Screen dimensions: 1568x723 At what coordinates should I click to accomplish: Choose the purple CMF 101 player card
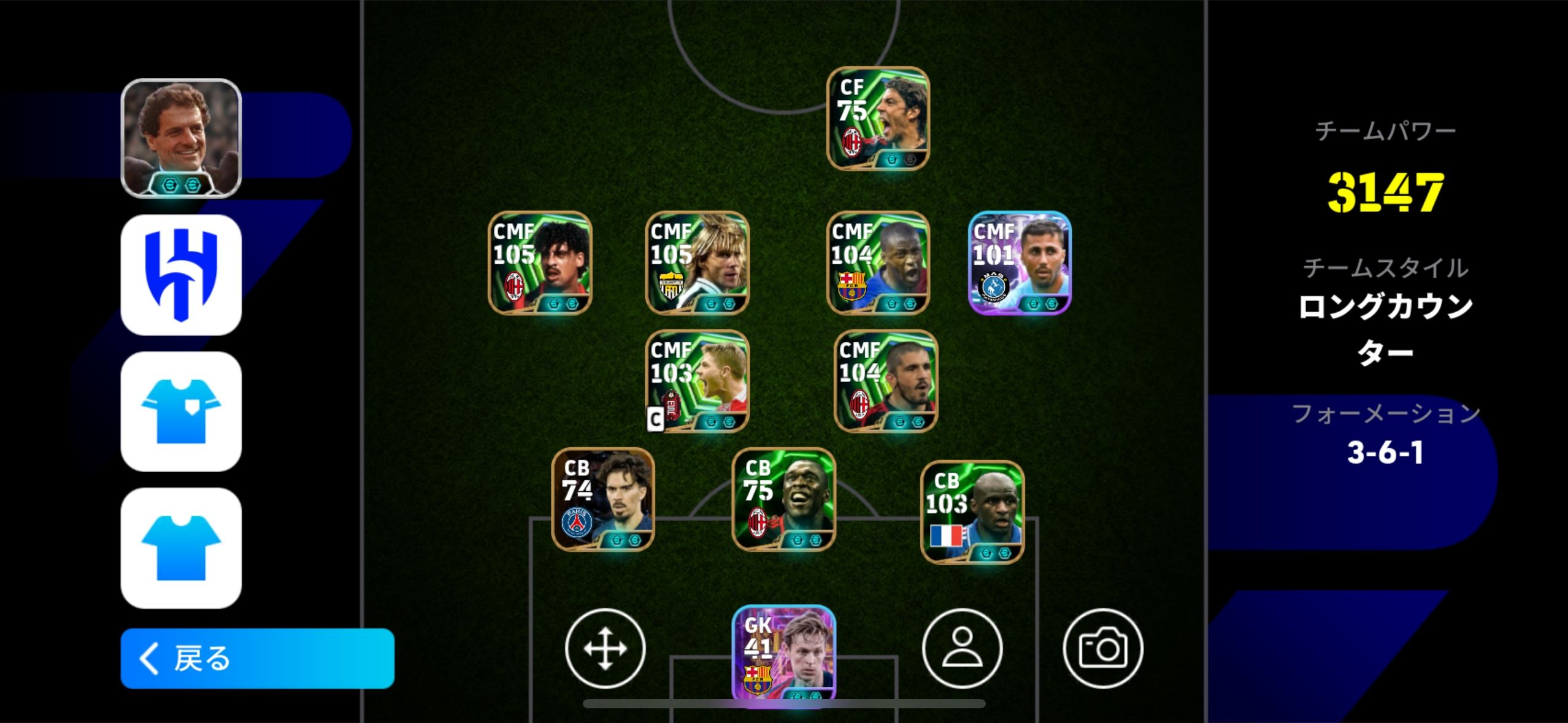(1020, 262)
